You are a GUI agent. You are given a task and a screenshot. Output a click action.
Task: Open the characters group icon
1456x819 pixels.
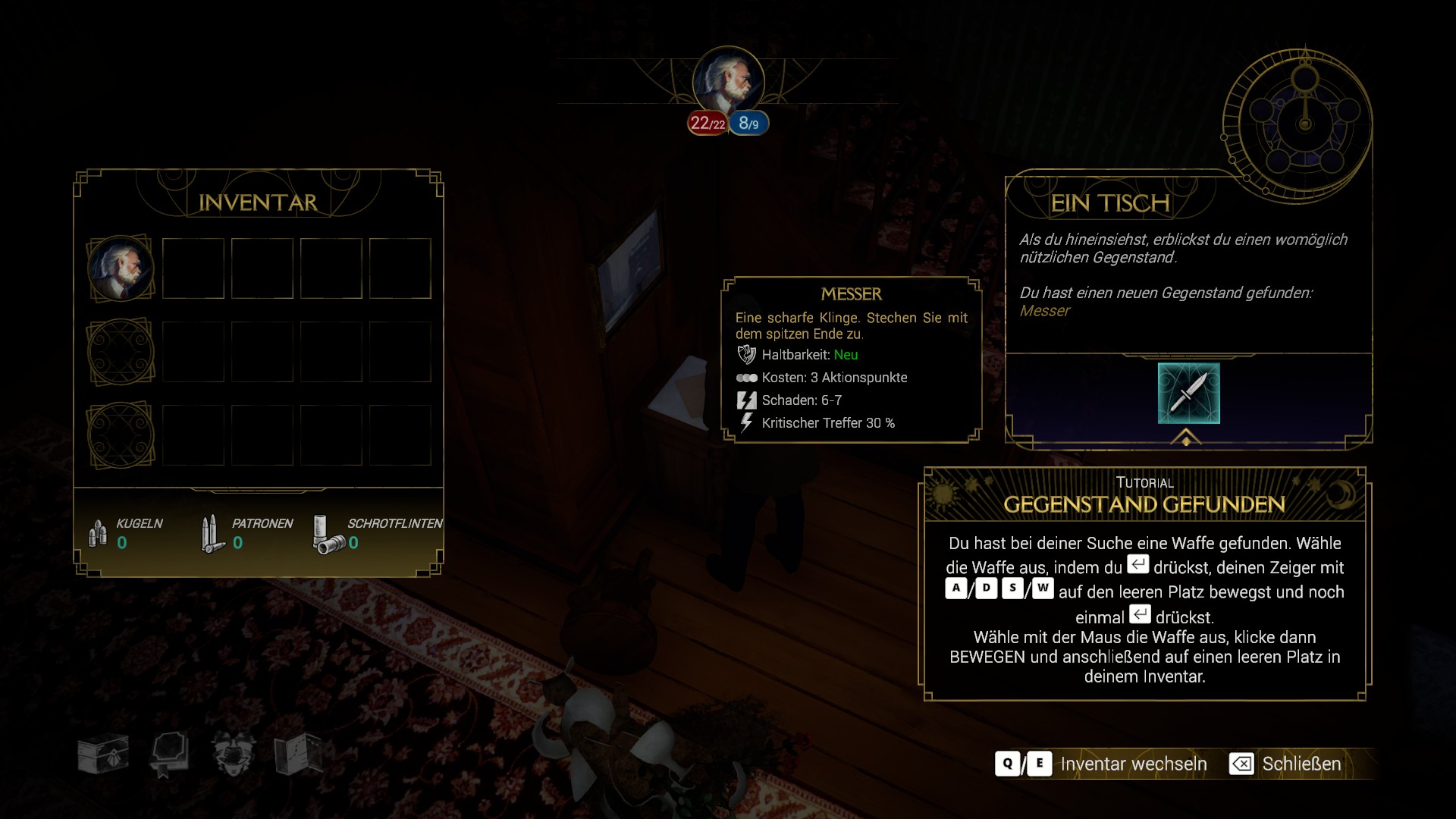point(233,754)
